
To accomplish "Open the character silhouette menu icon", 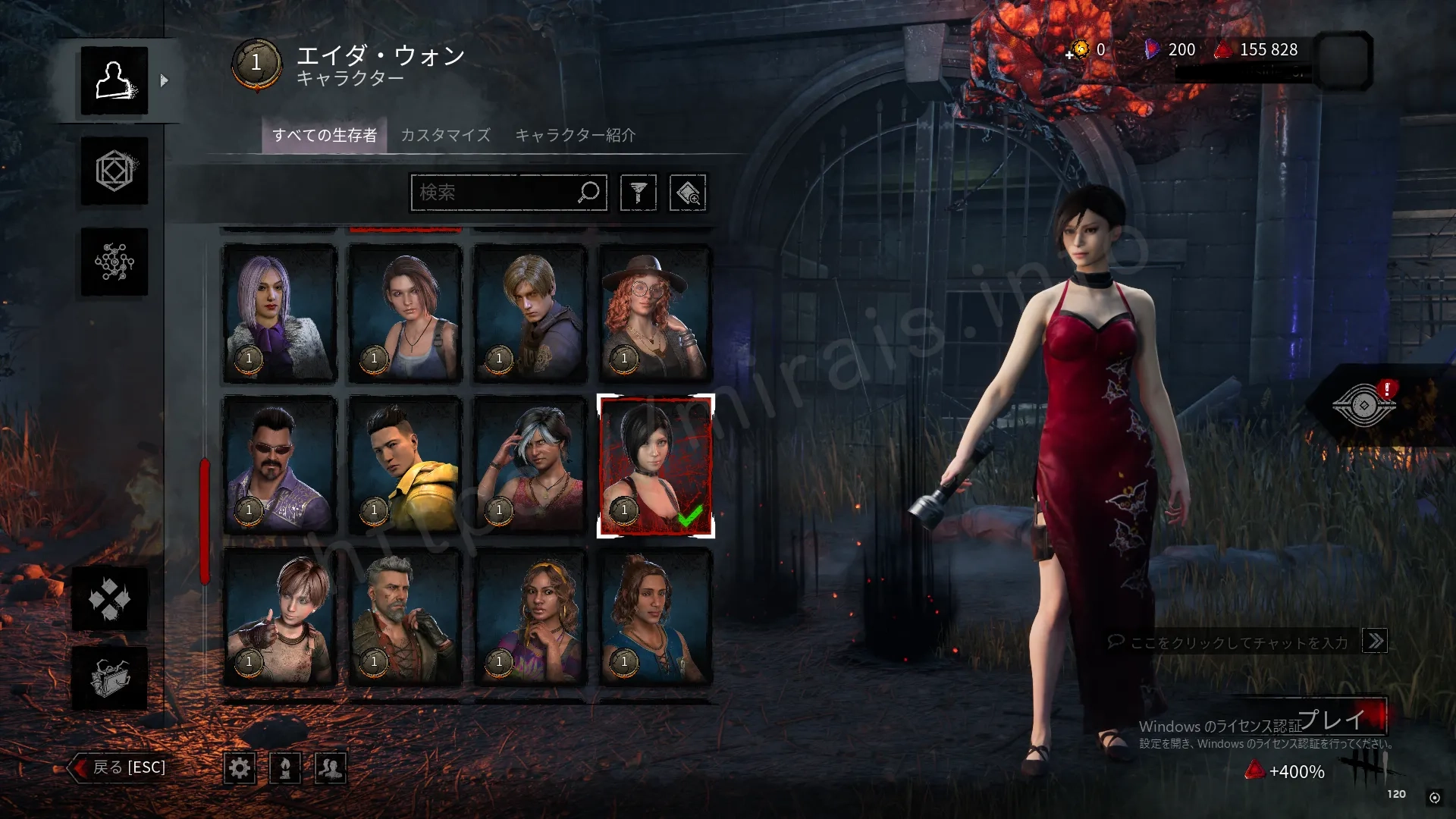I will click(115, 80).
